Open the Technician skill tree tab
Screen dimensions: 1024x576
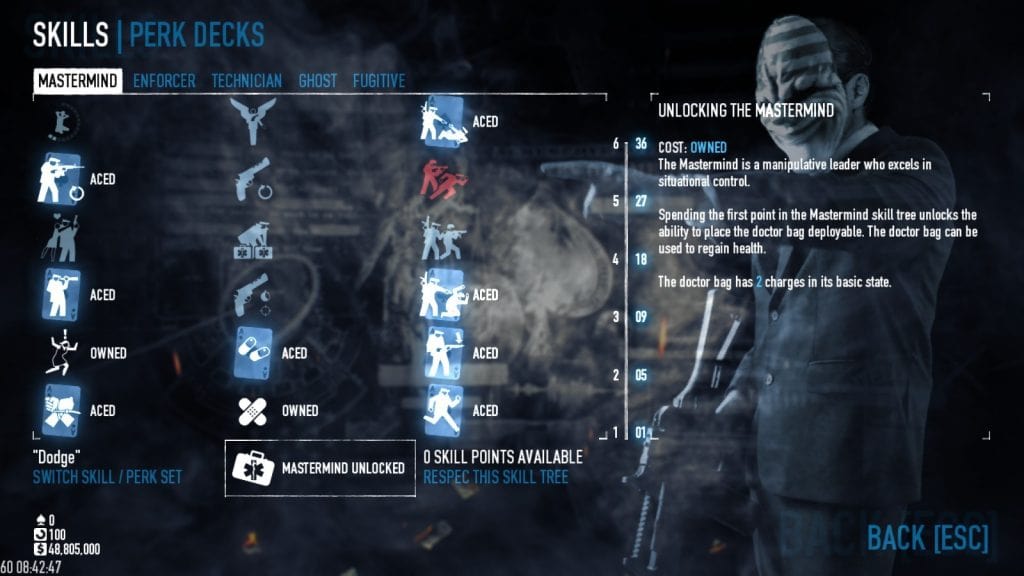coord(246,81)
